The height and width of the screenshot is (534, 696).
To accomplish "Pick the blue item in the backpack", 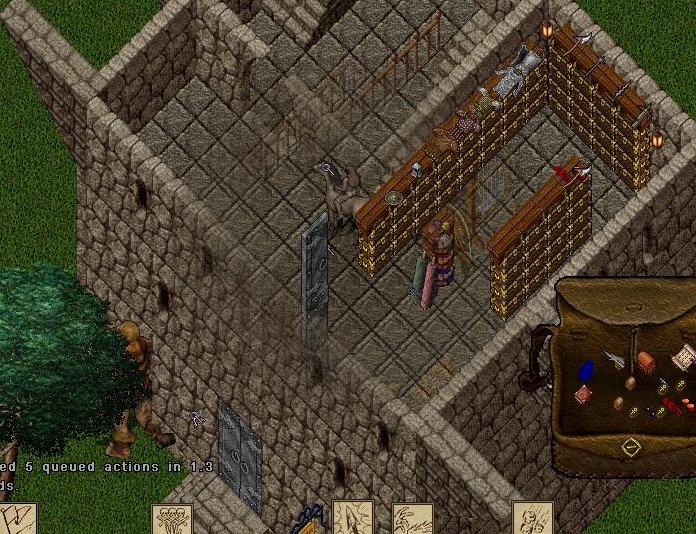I will click(x=586, y=369).
